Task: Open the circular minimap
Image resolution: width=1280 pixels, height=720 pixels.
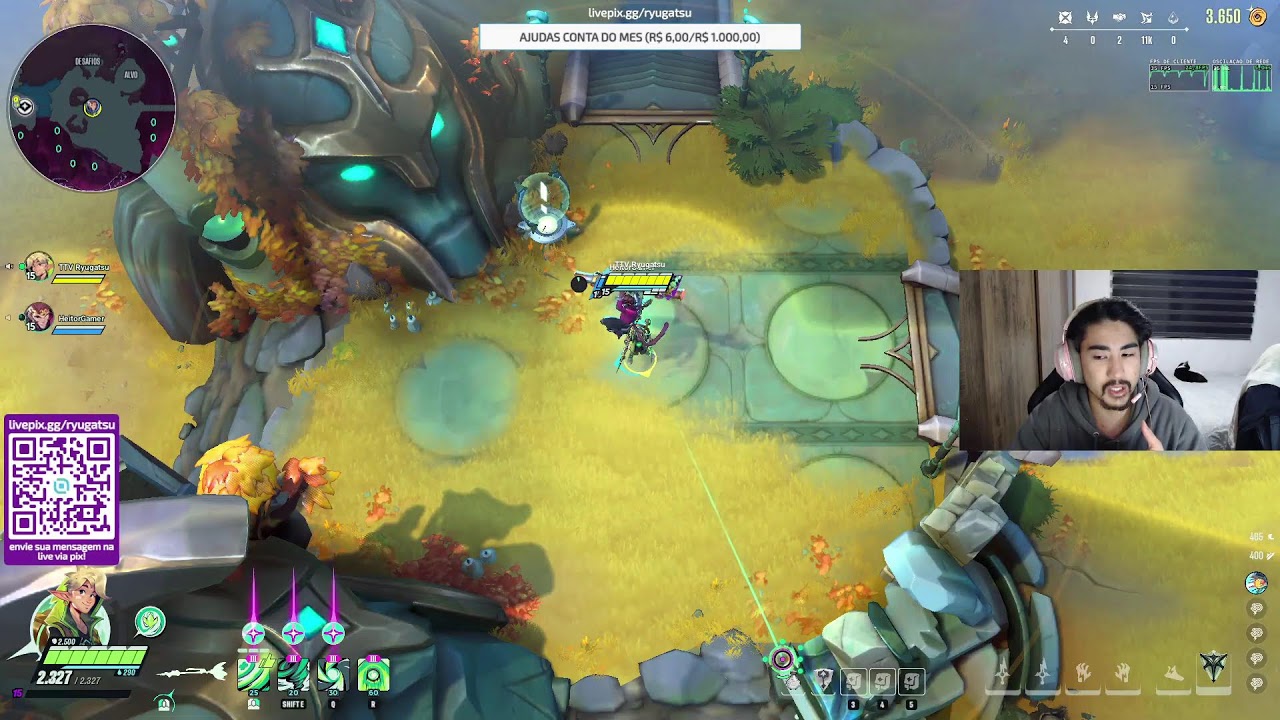Action: 92,107
